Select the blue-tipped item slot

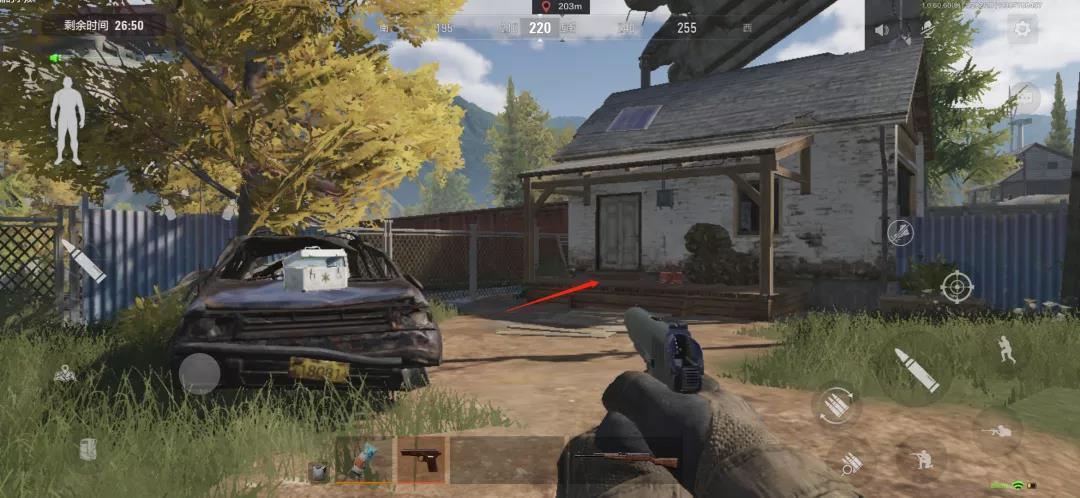364,459
